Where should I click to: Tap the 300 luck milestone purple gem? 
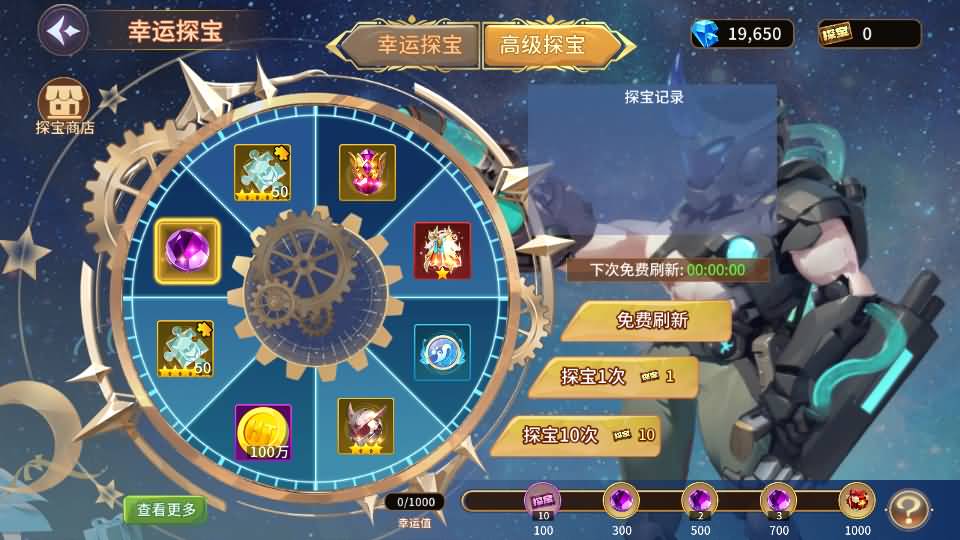click(x=622, y=500)
